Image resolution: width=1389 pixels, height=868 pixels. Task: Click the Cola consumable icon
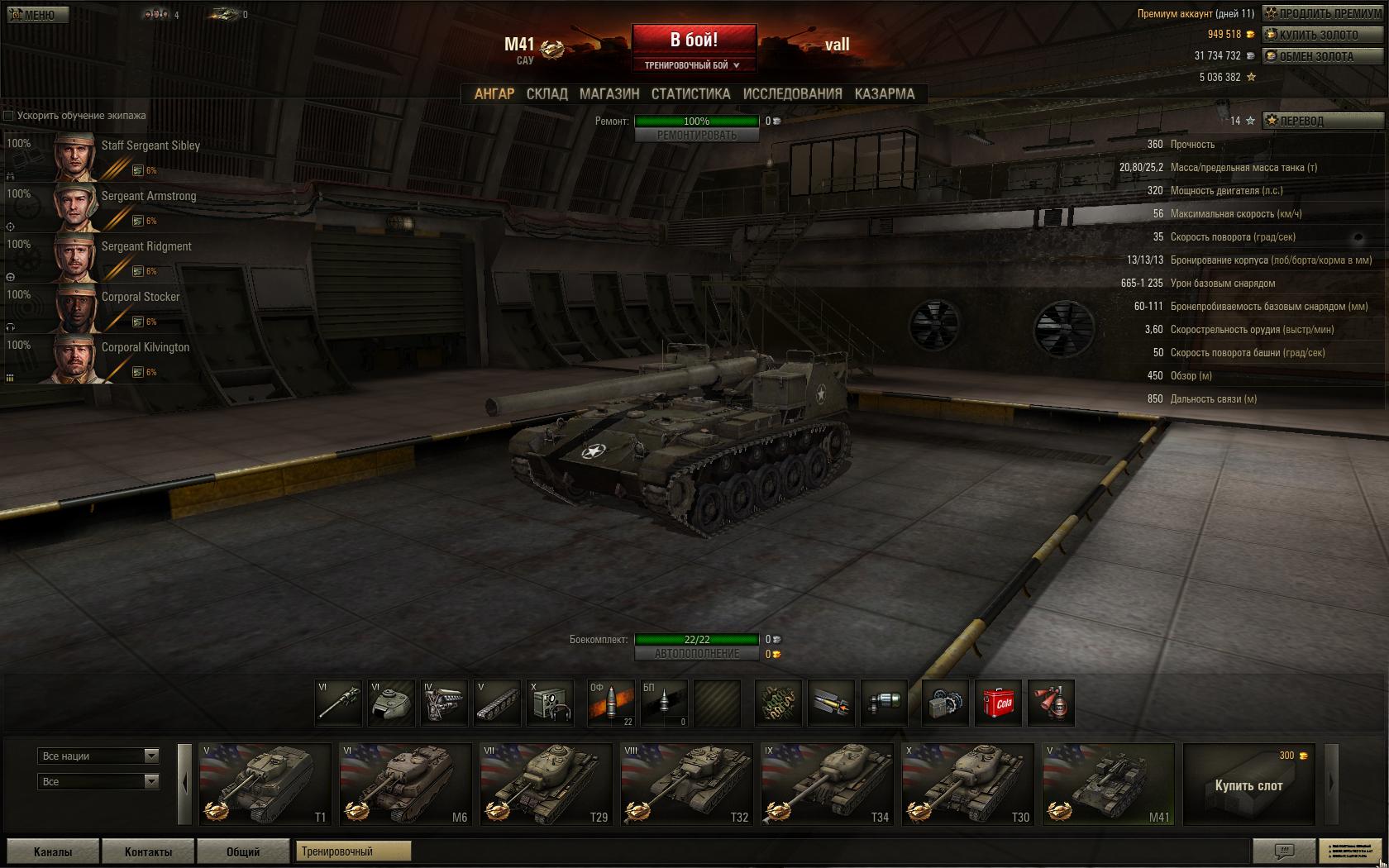[x=1000, y=703]
